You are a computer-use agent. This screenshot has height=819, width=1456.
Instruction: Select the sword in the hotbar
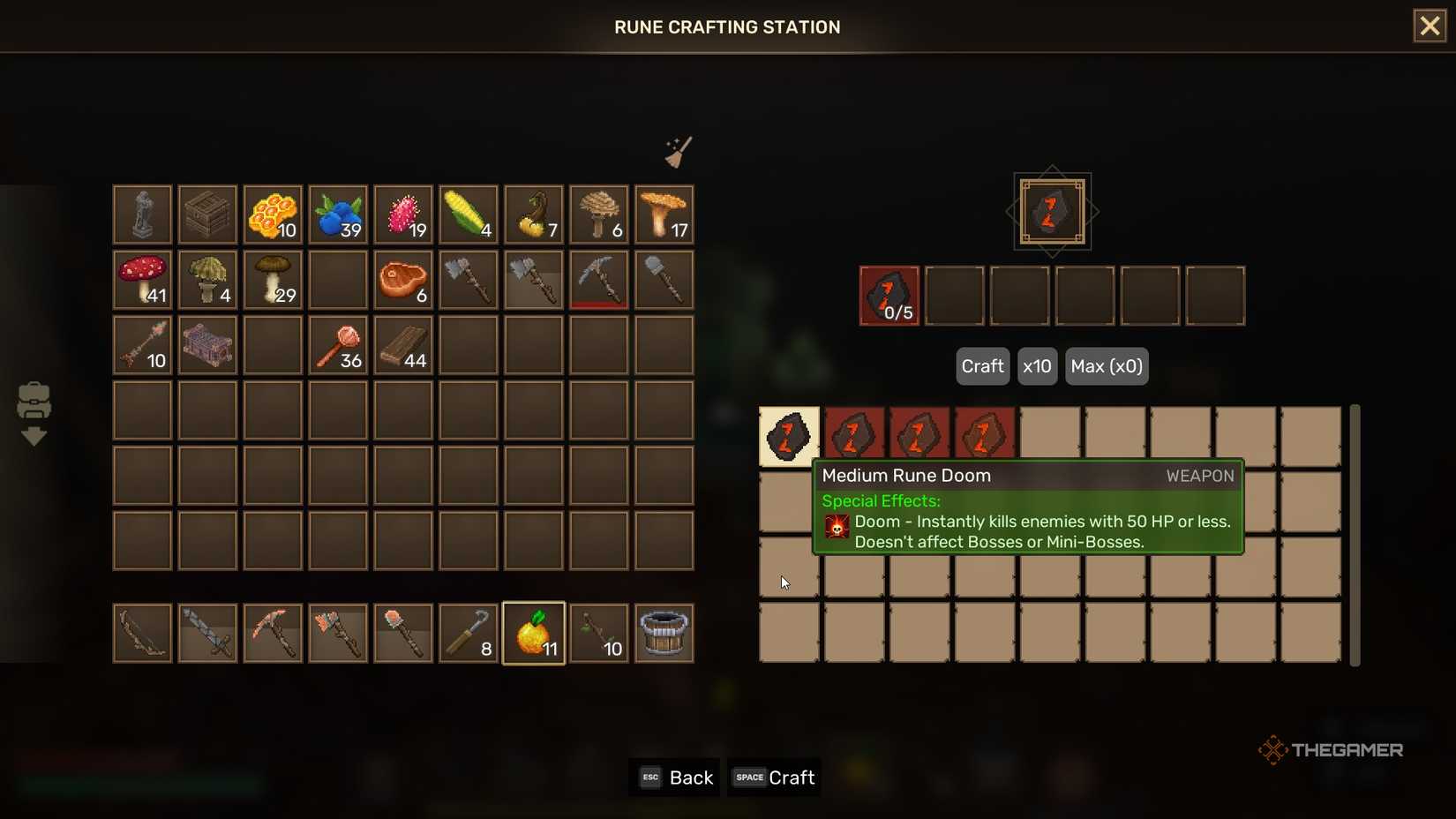coord(207,632)
